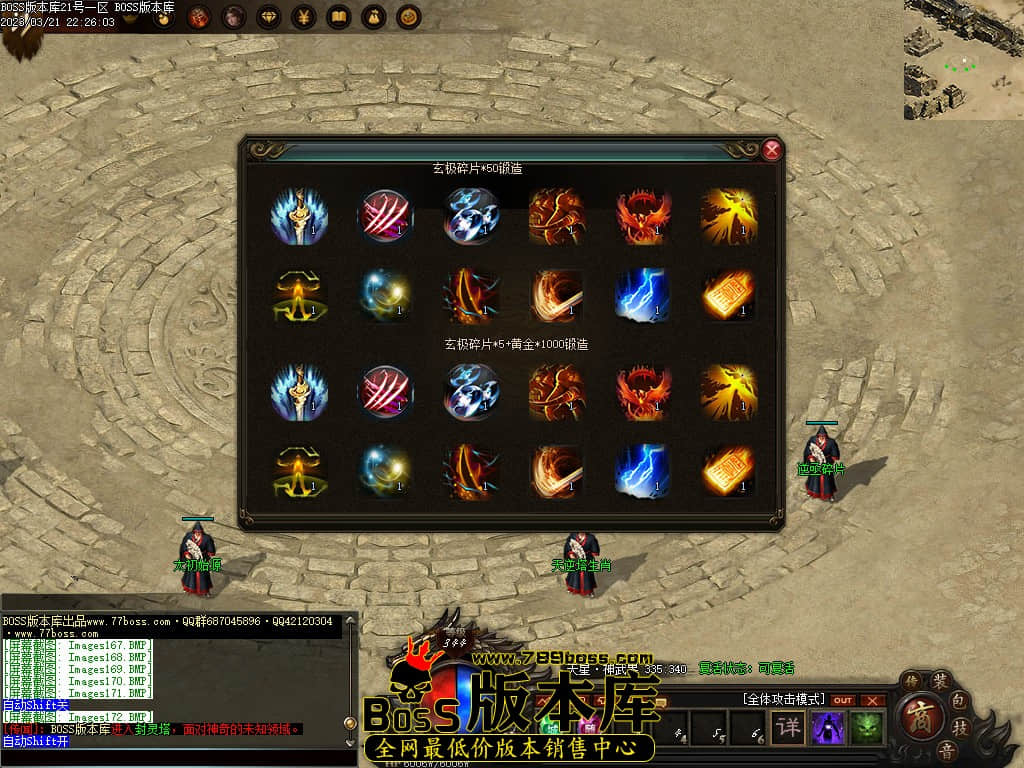Click the yen currency icon in the top bar
The height and width of the screenshot is (768, 1024).
pos(304,17)
